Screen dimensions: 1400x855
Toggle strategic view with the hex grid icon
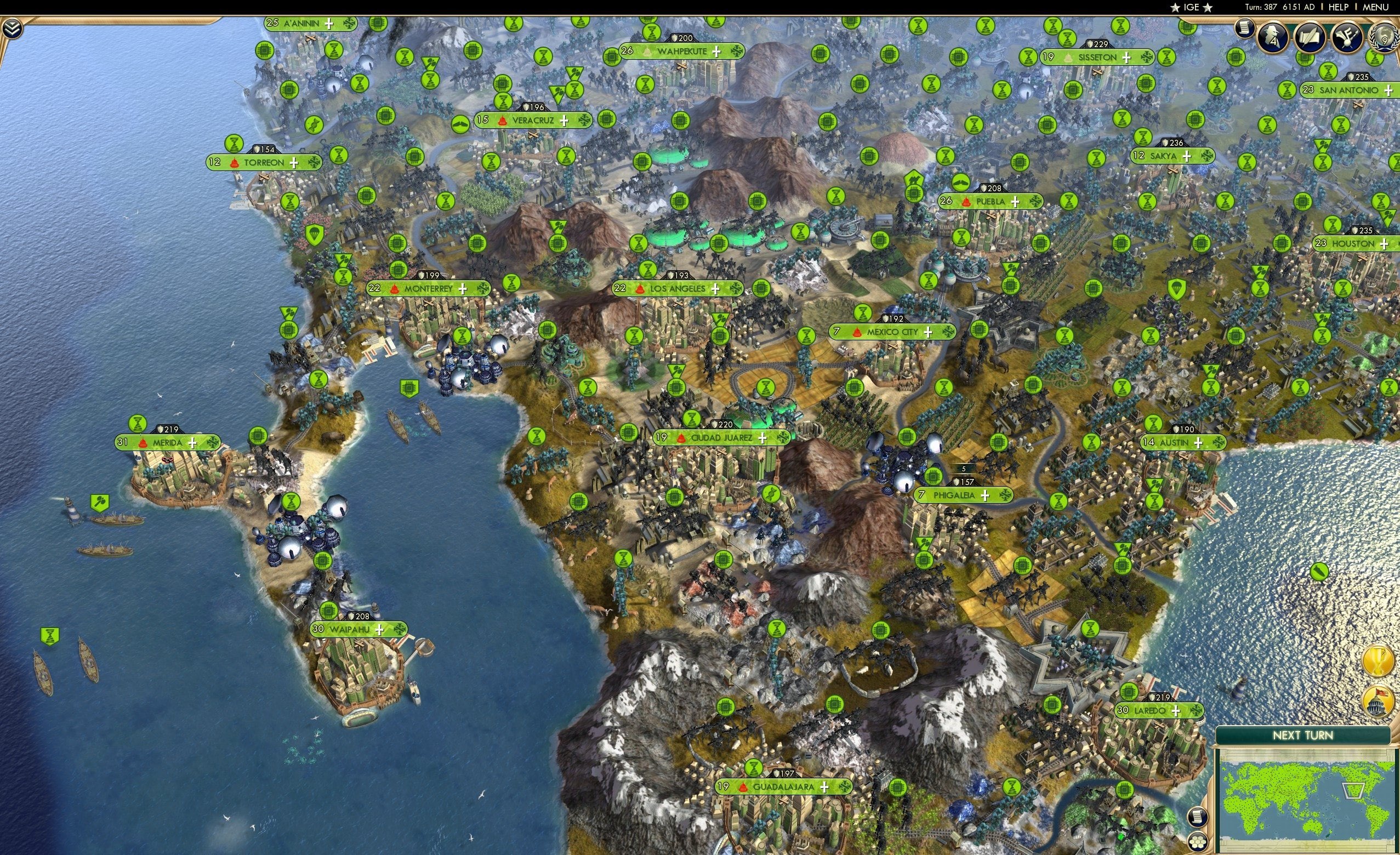(x=1198, y=842)
